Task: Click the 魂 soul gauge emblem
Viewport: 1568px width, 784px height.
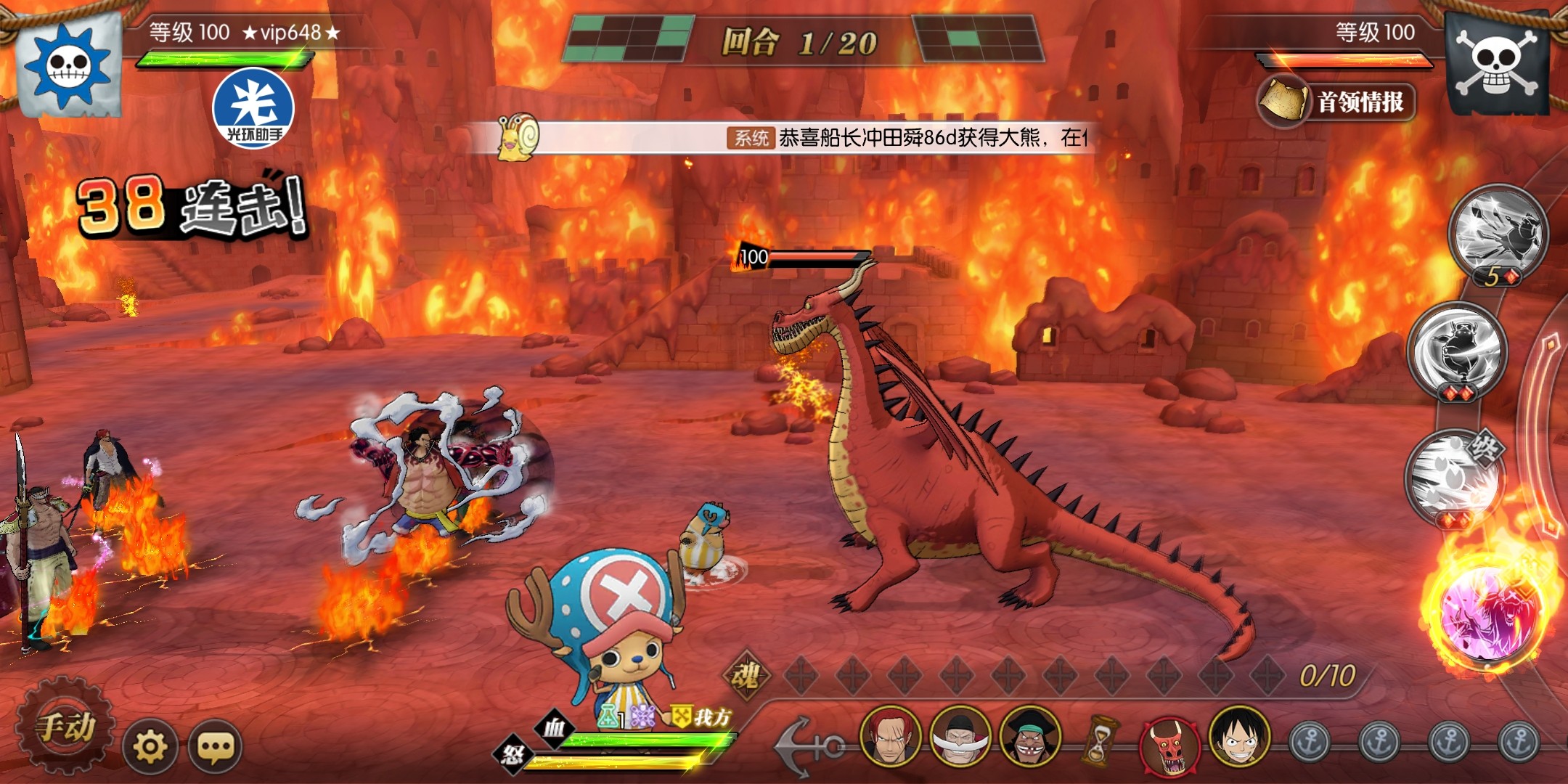Action: tap(745, 675)
